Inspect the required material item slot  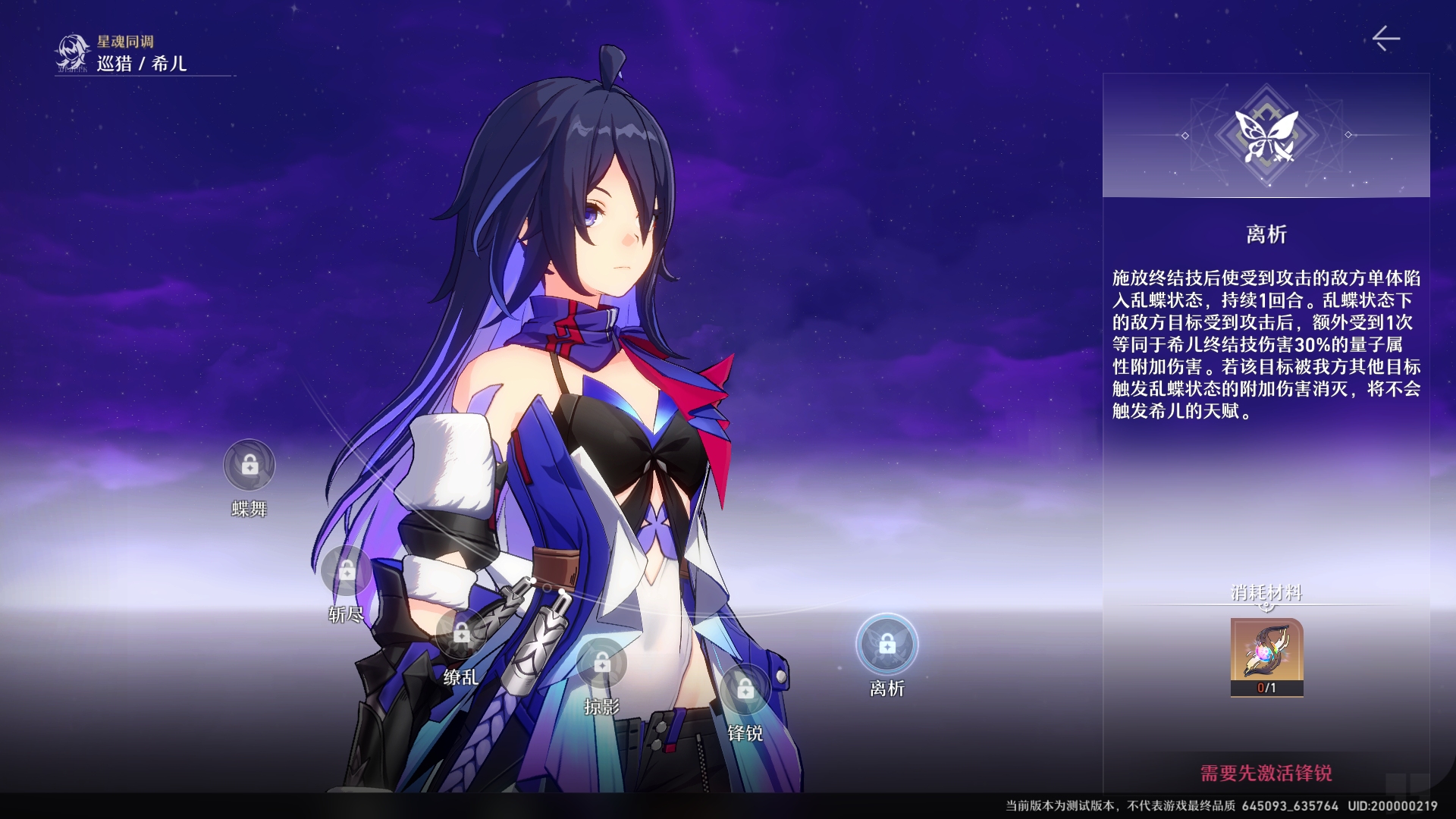pos(1266,657)
